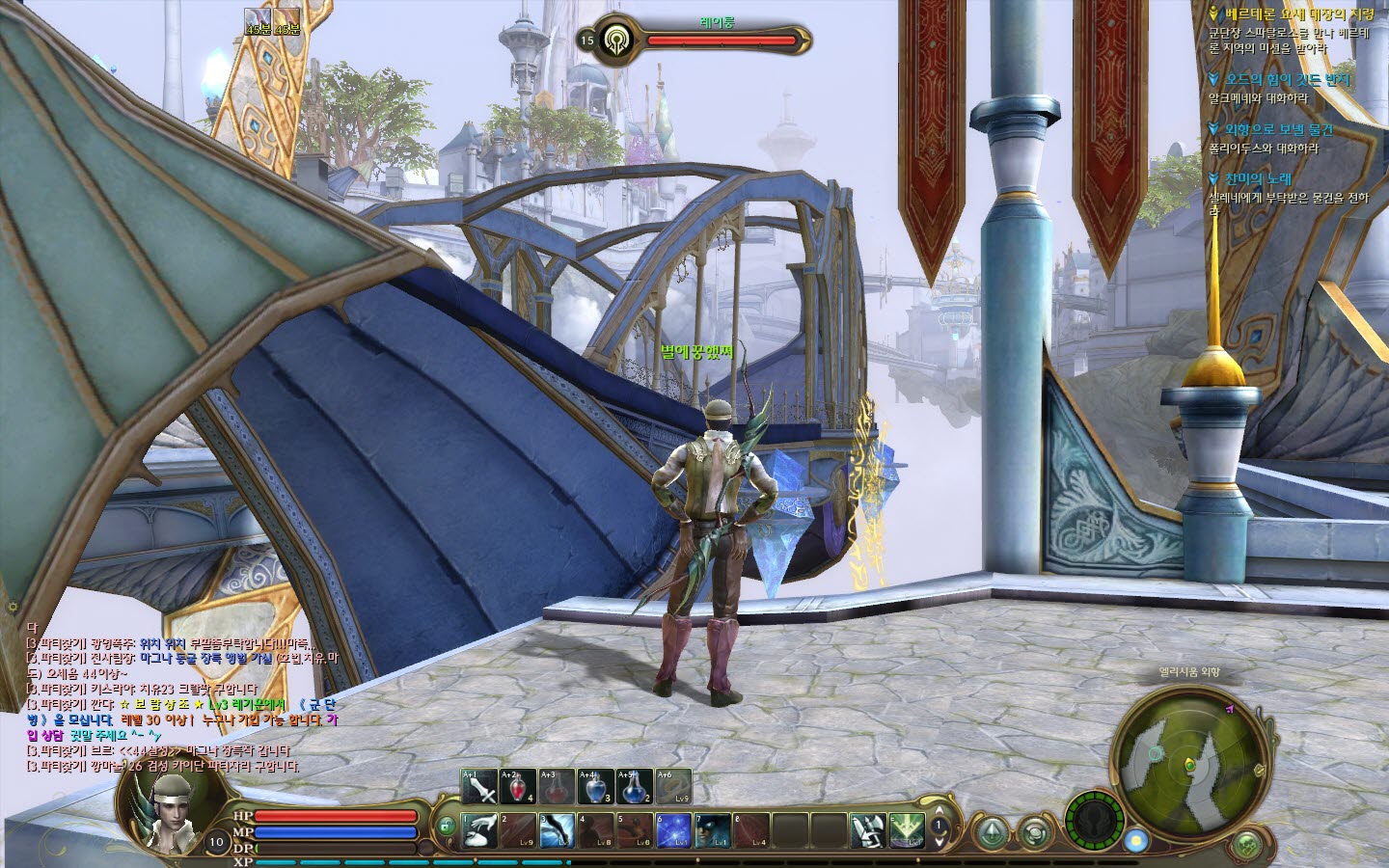1389x868 pixels.
Task: Open the 외항으로 보낼 물건 quest entry
Action: [x=1279, y=129]
